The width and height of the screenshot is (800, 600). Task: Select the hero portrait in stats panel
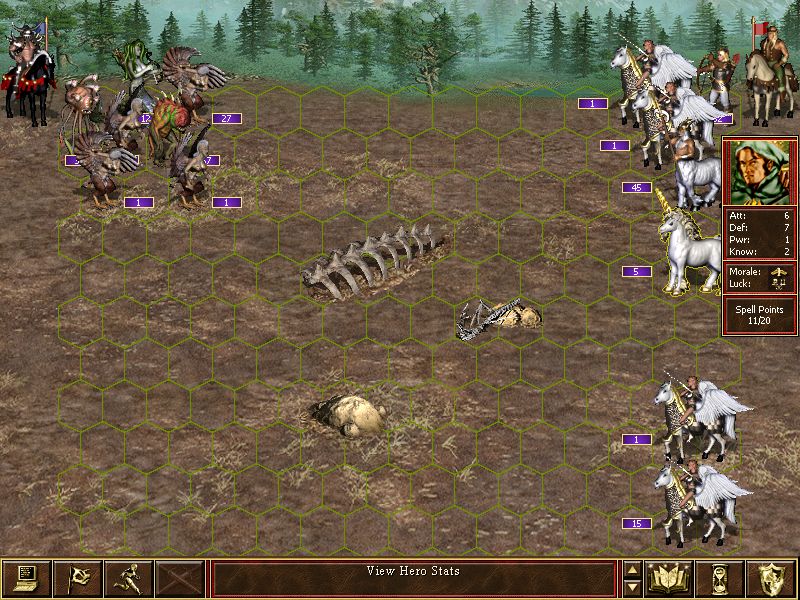coord(759,171)
